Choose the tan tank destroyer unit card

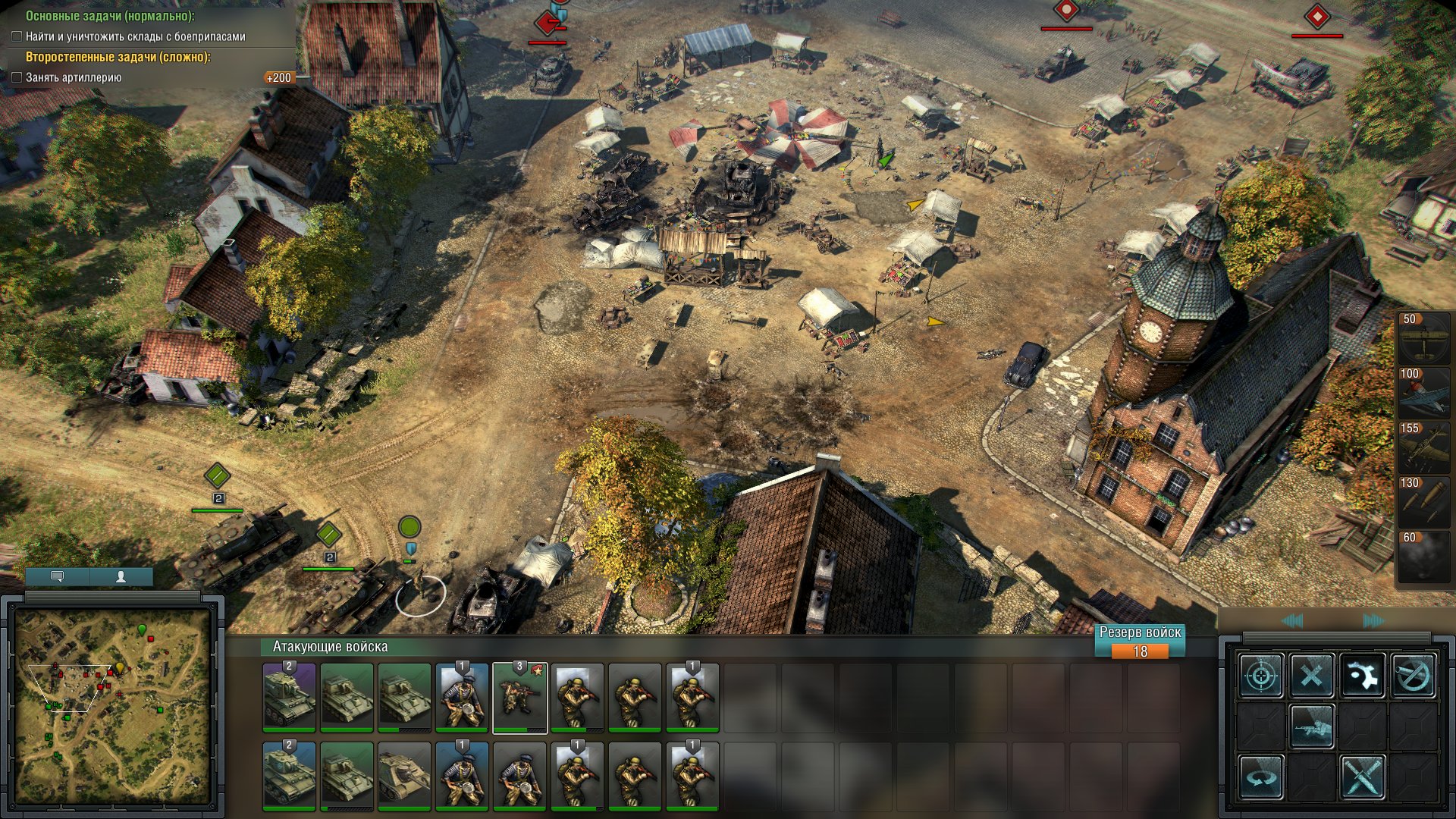(404, 776)
